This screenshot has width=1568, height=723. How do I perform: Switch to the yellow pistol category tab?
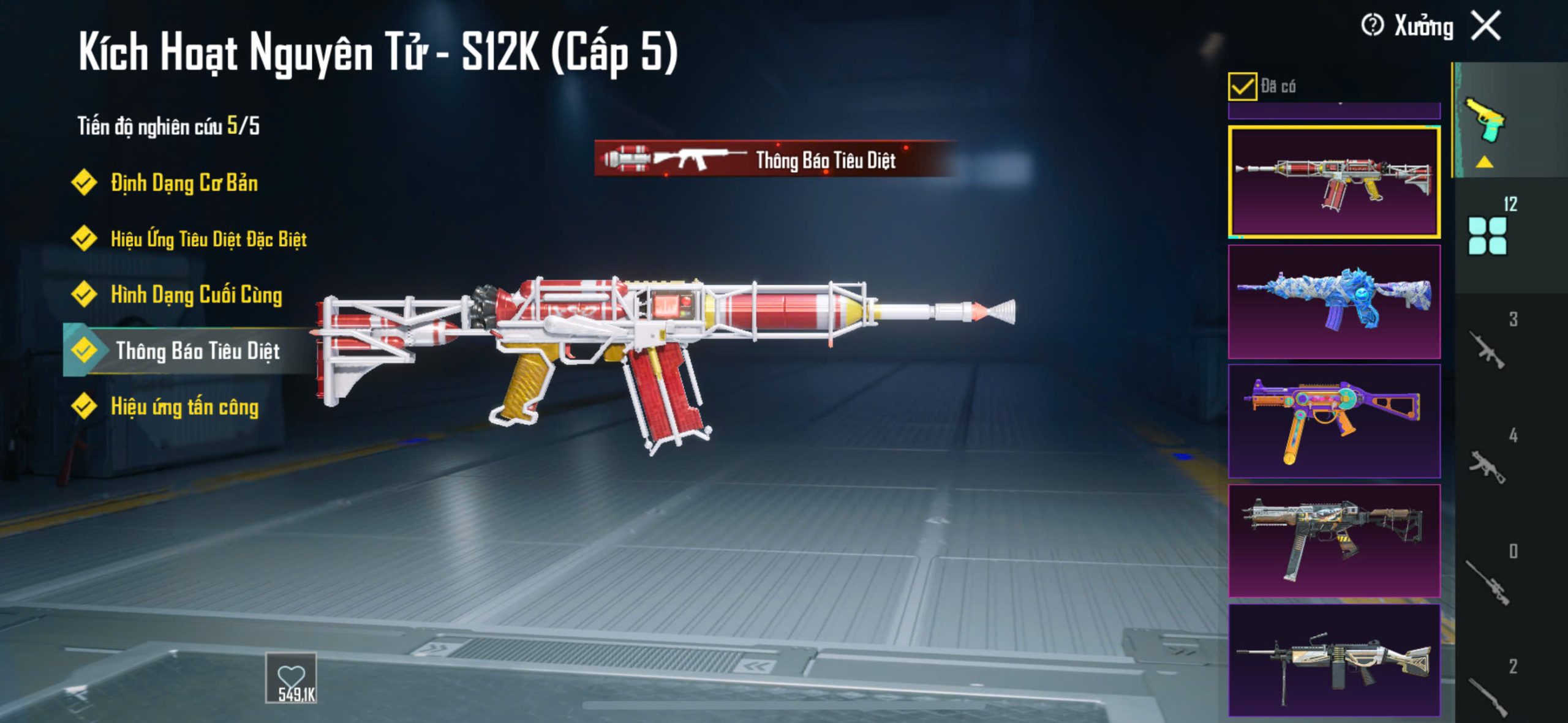click(x=1485, y=121)
